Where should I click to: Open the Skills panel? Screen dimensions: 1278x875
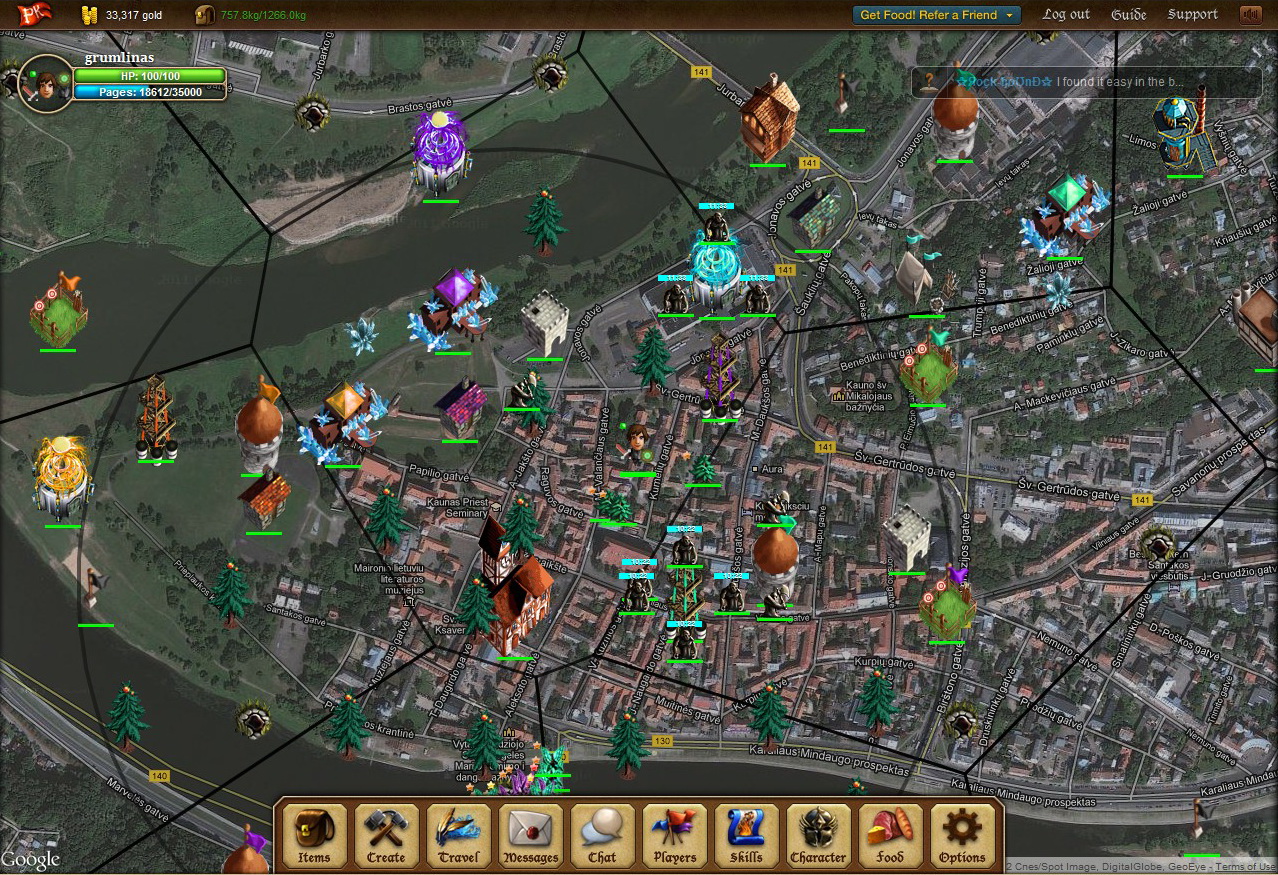pyautogui.click(x=746, y=835)
